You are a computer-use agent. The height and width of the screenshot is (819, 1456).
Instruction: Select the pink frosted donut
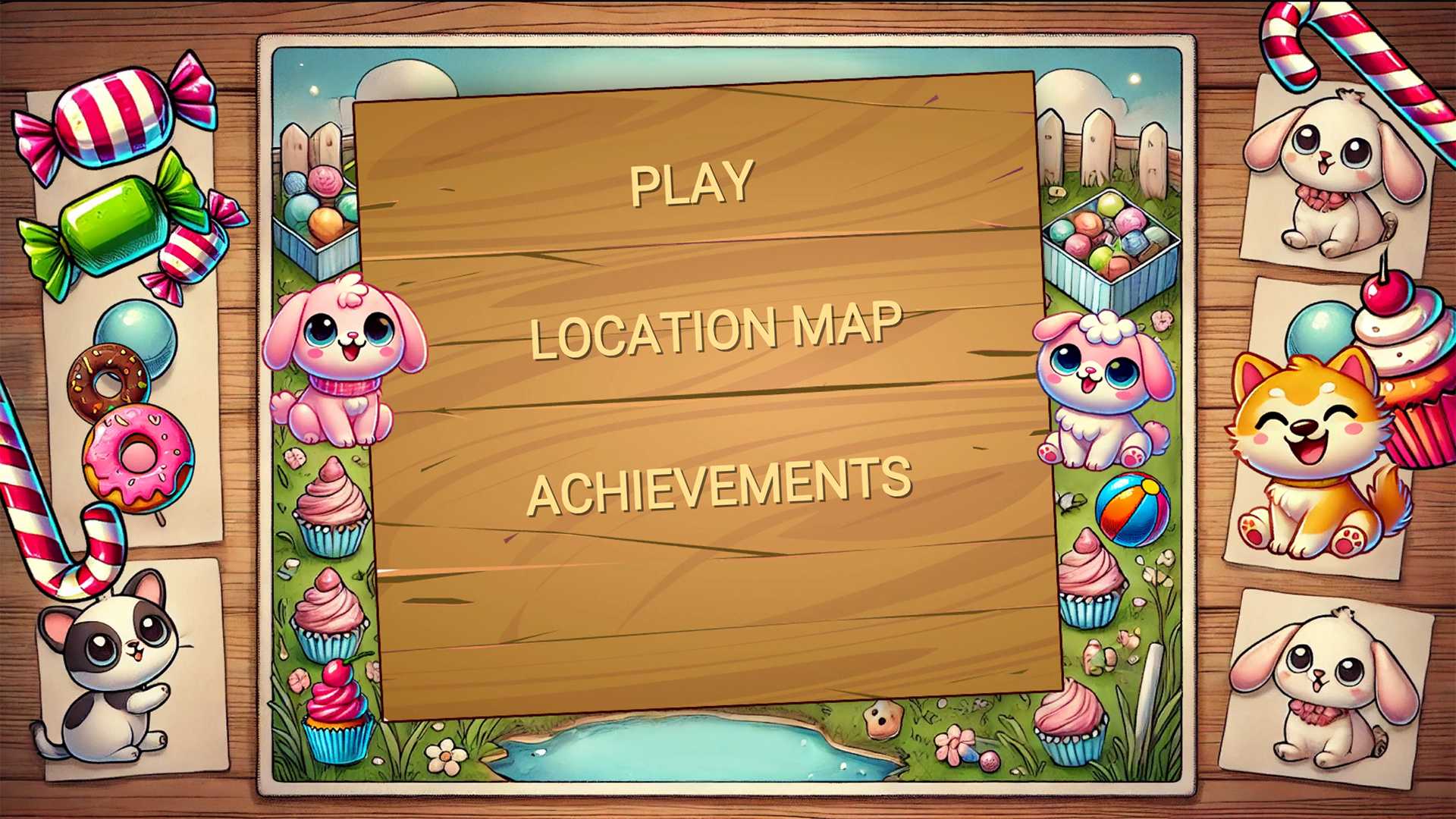140,455
